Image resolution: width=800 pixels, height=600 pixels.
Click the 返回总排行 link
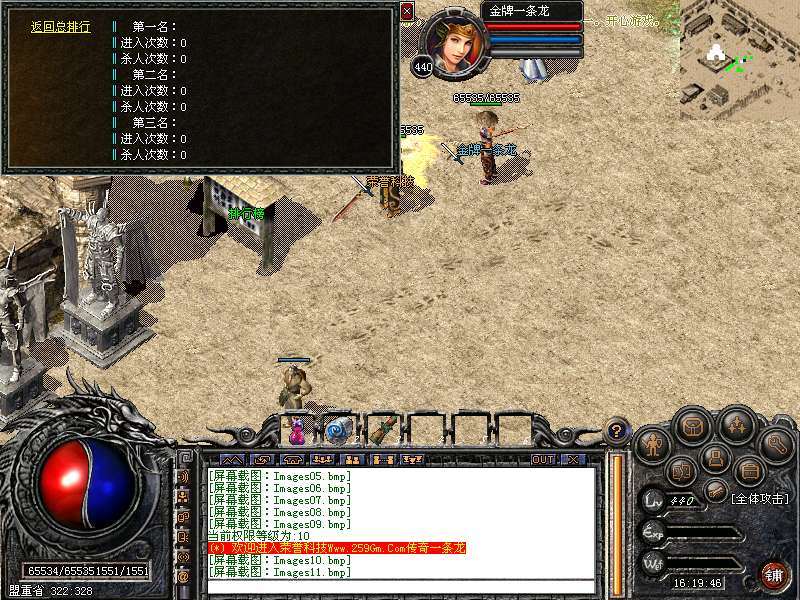[60, 27]
